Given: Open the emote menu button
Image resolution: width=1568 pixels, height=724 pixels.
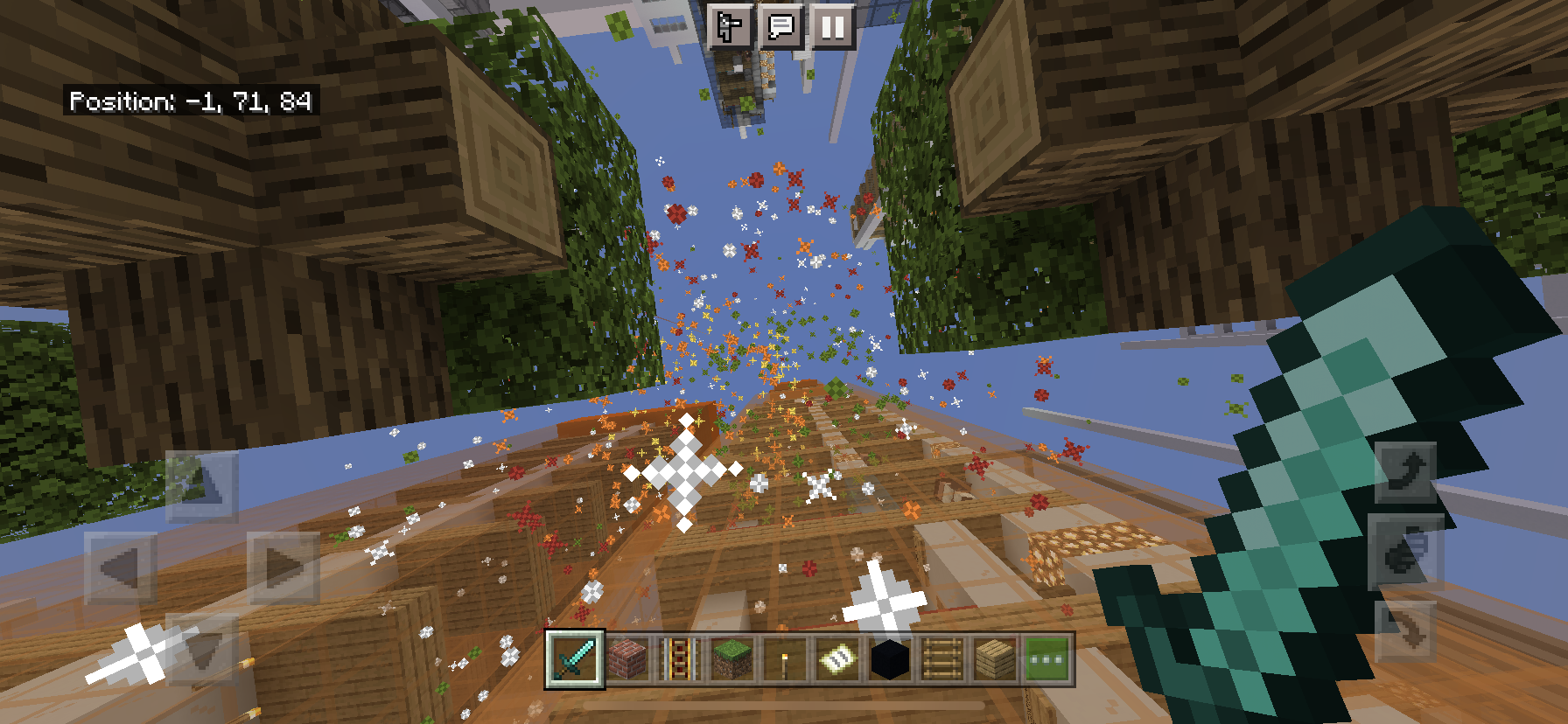Looking at the screenshot, I should 729,26.
